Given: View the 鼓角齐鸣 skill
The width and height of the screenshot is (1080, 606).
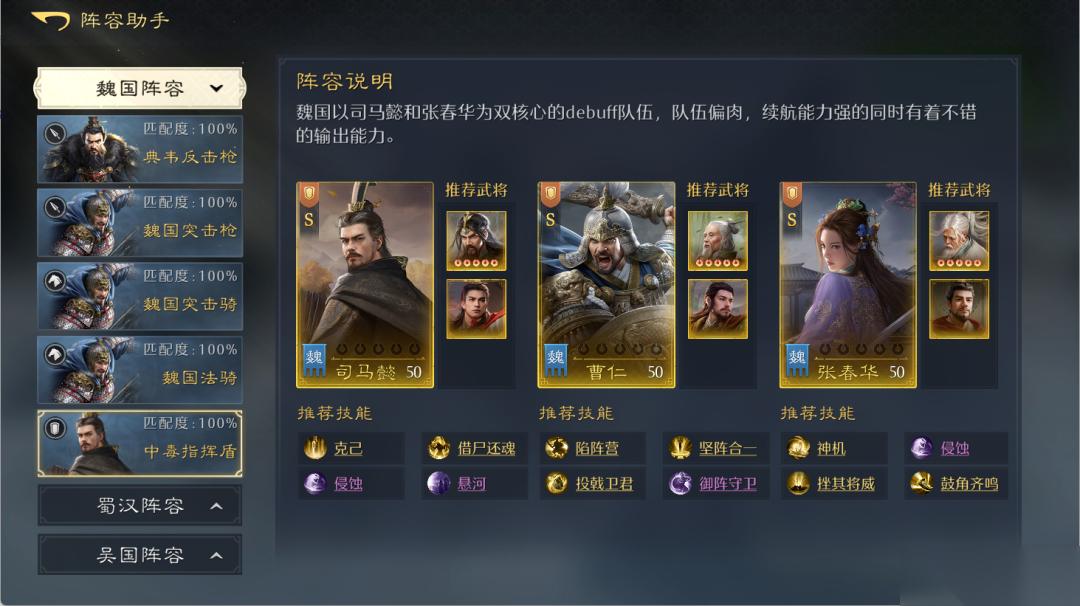Looking at the screenshot, I should pyautogui.click(x=968, y=484).
